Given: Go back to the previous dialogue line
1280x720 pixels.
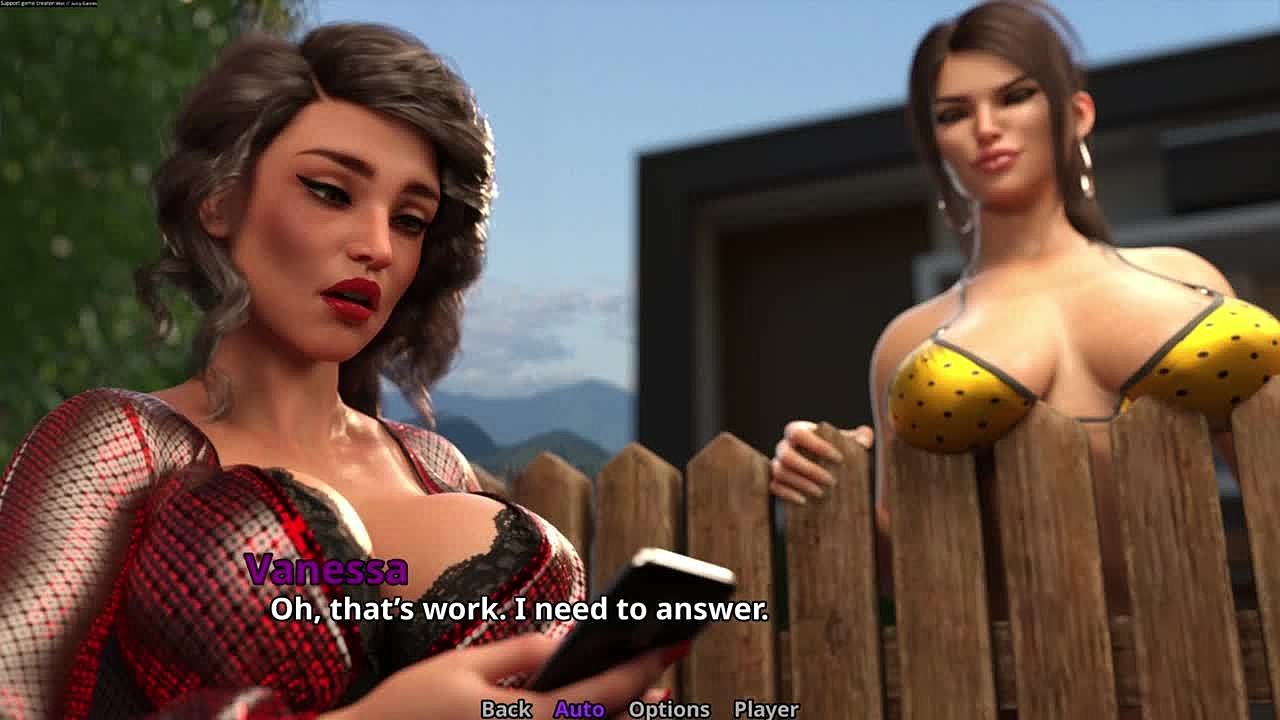Looking at the screenshot, I should (506, 708).
